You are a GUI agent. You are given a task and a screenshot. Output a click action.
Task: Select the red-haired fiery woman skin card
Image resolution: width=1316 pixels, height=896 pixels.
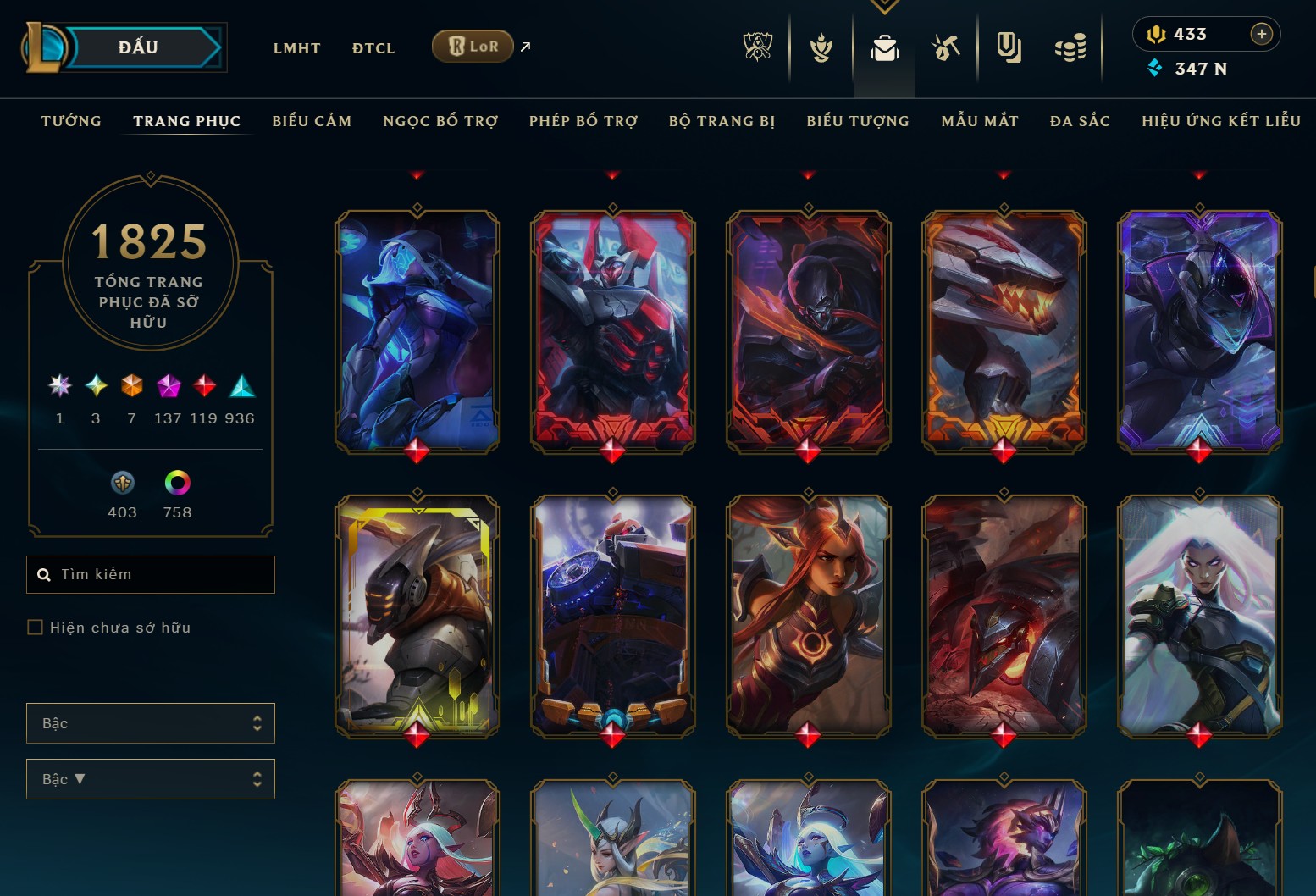(x=808, y=616)
